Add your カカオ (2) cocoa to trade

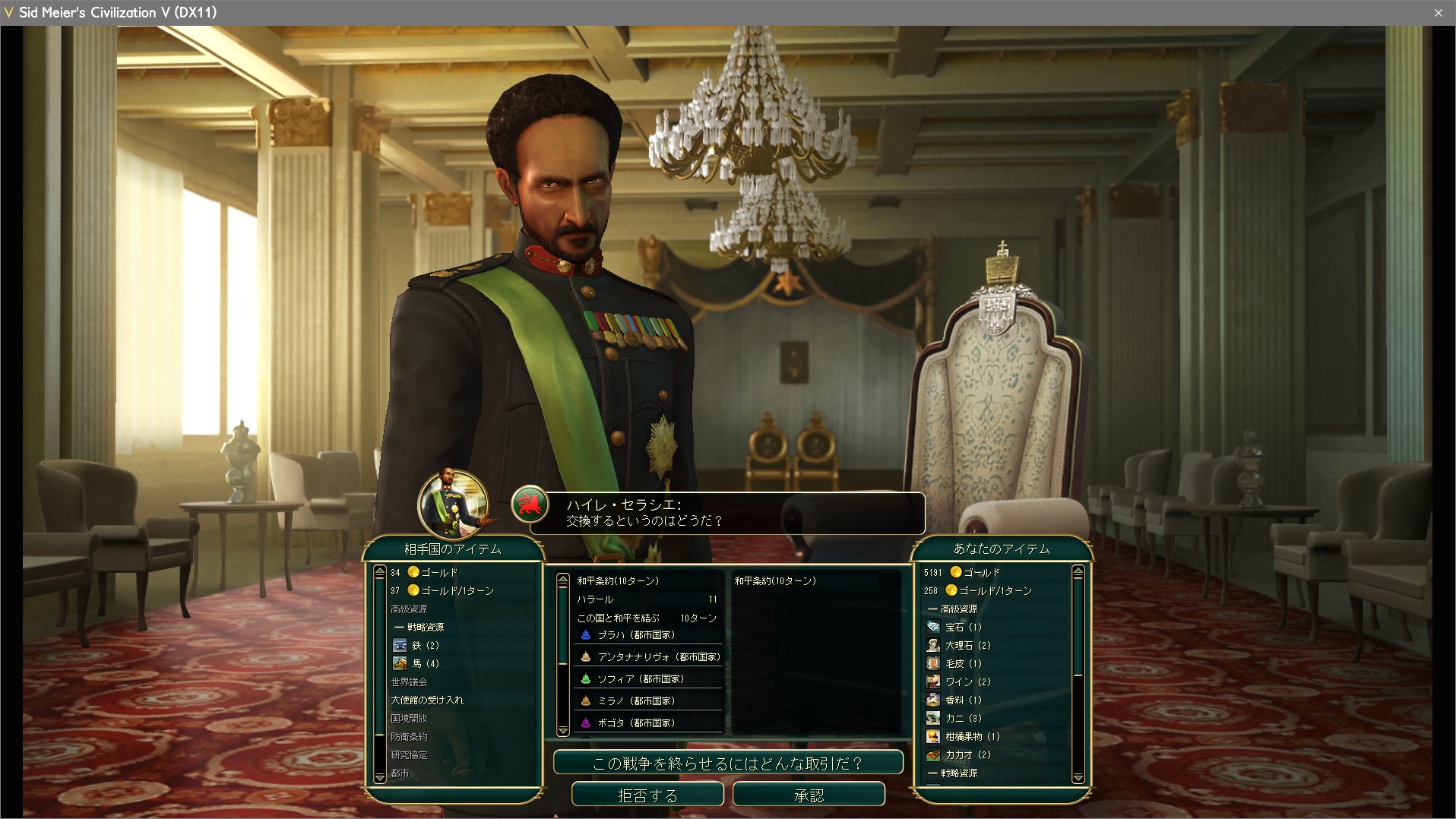967,754
